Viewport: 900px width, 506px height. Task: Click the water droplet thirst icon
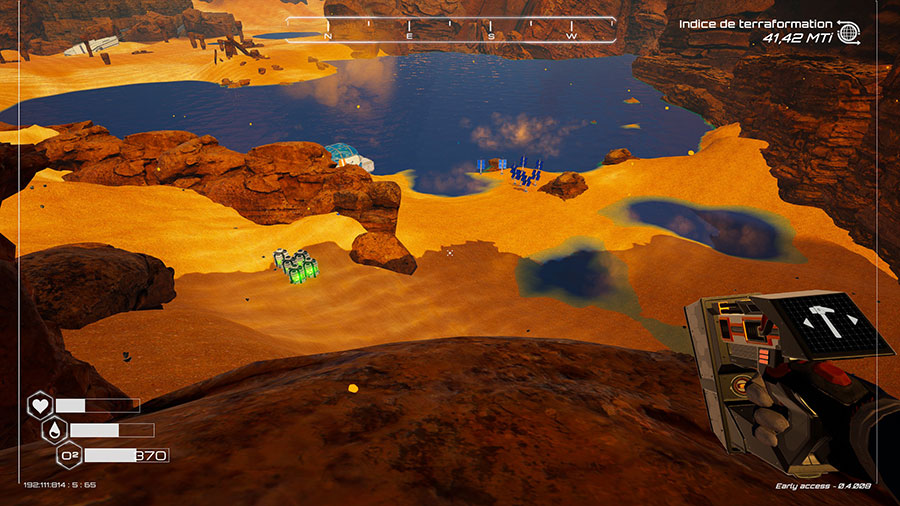coord(54,431)
